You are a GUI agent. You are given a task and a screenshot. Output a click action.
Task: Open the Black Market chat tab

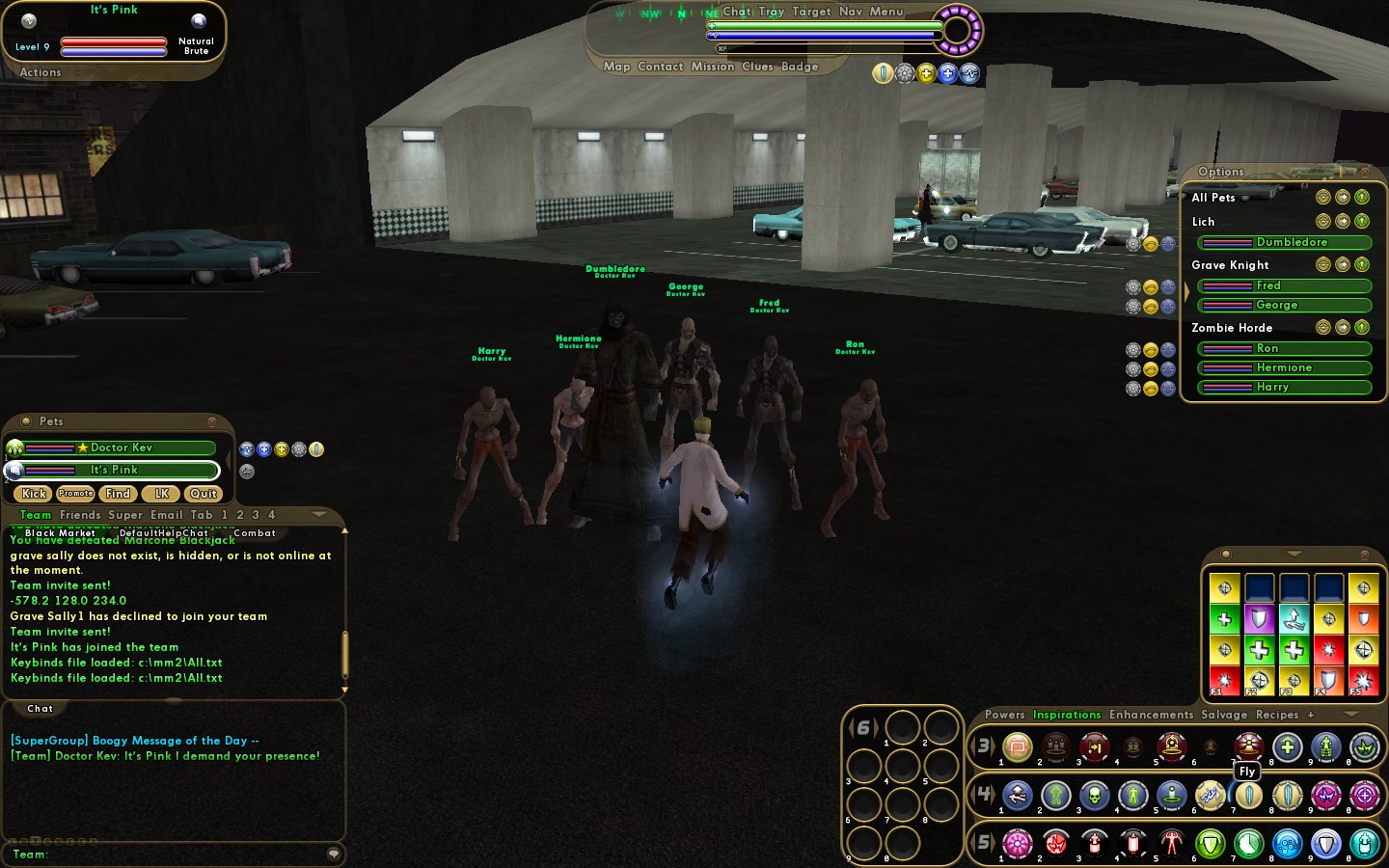tap(60, 533)
